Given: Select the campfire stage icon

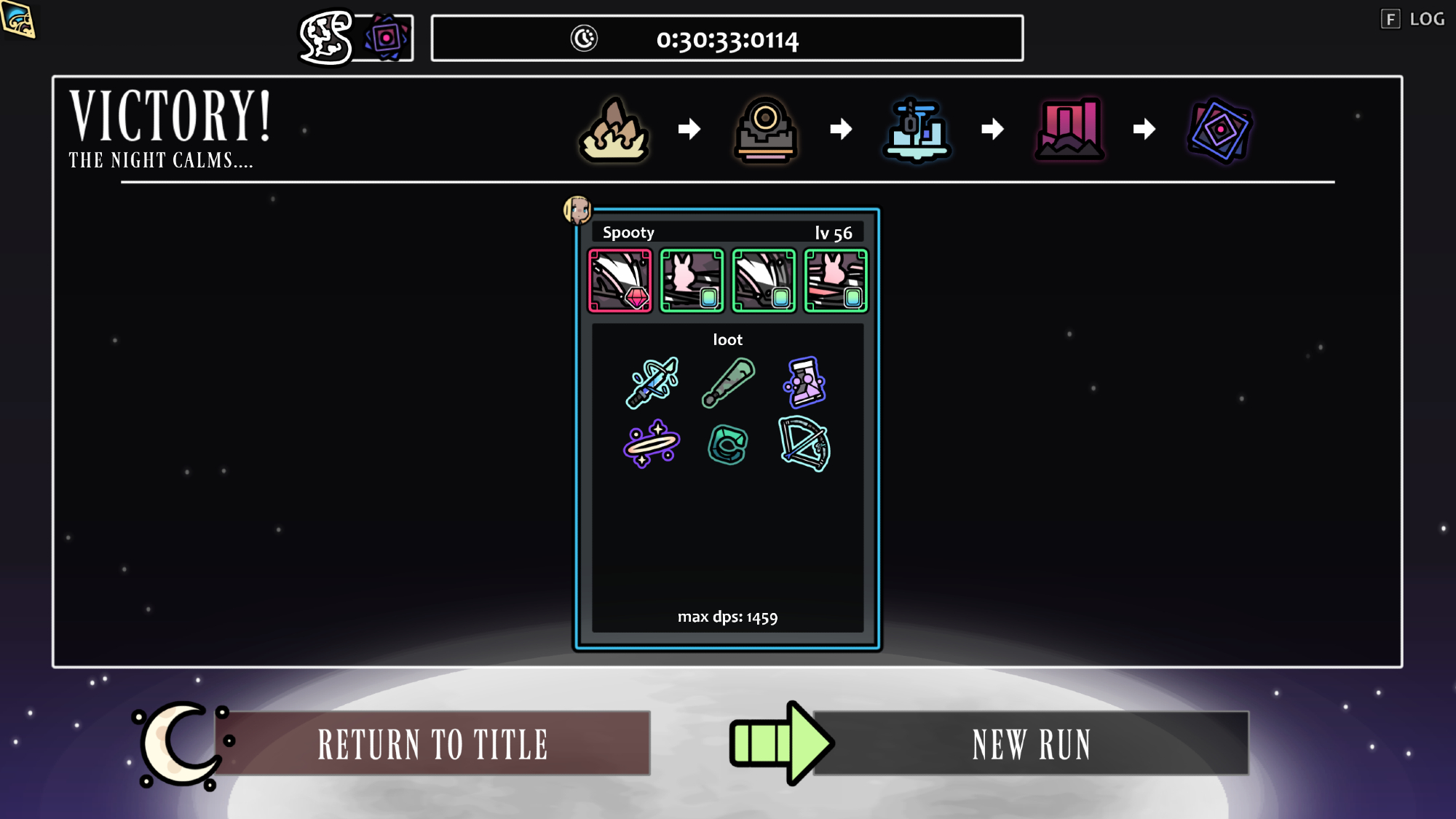Looking at the screenshot, I should (x=614, y=130).
